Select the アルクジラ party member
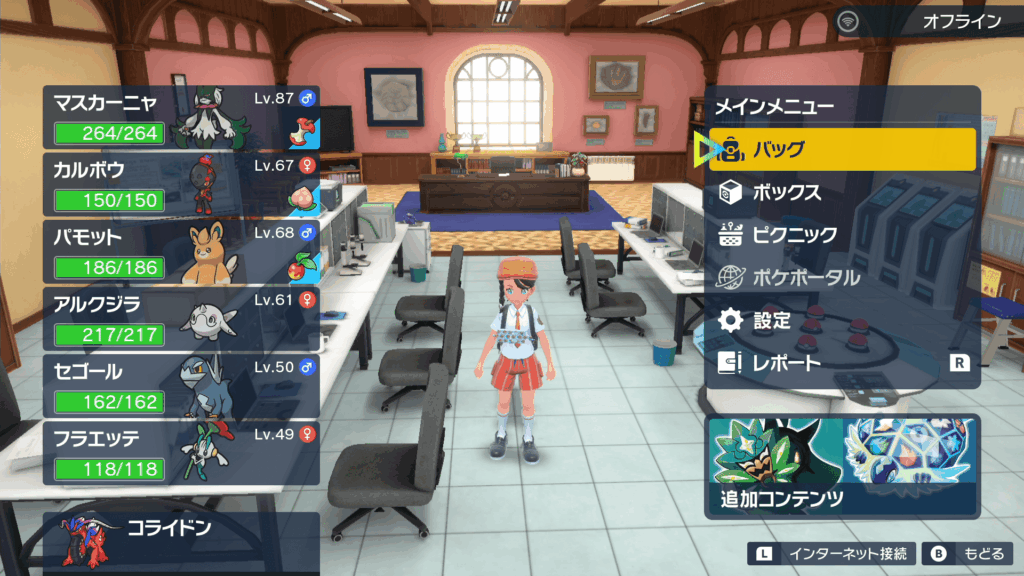Image resolution: width=1024 pixels, height=576 pixels. click(181, 318)
